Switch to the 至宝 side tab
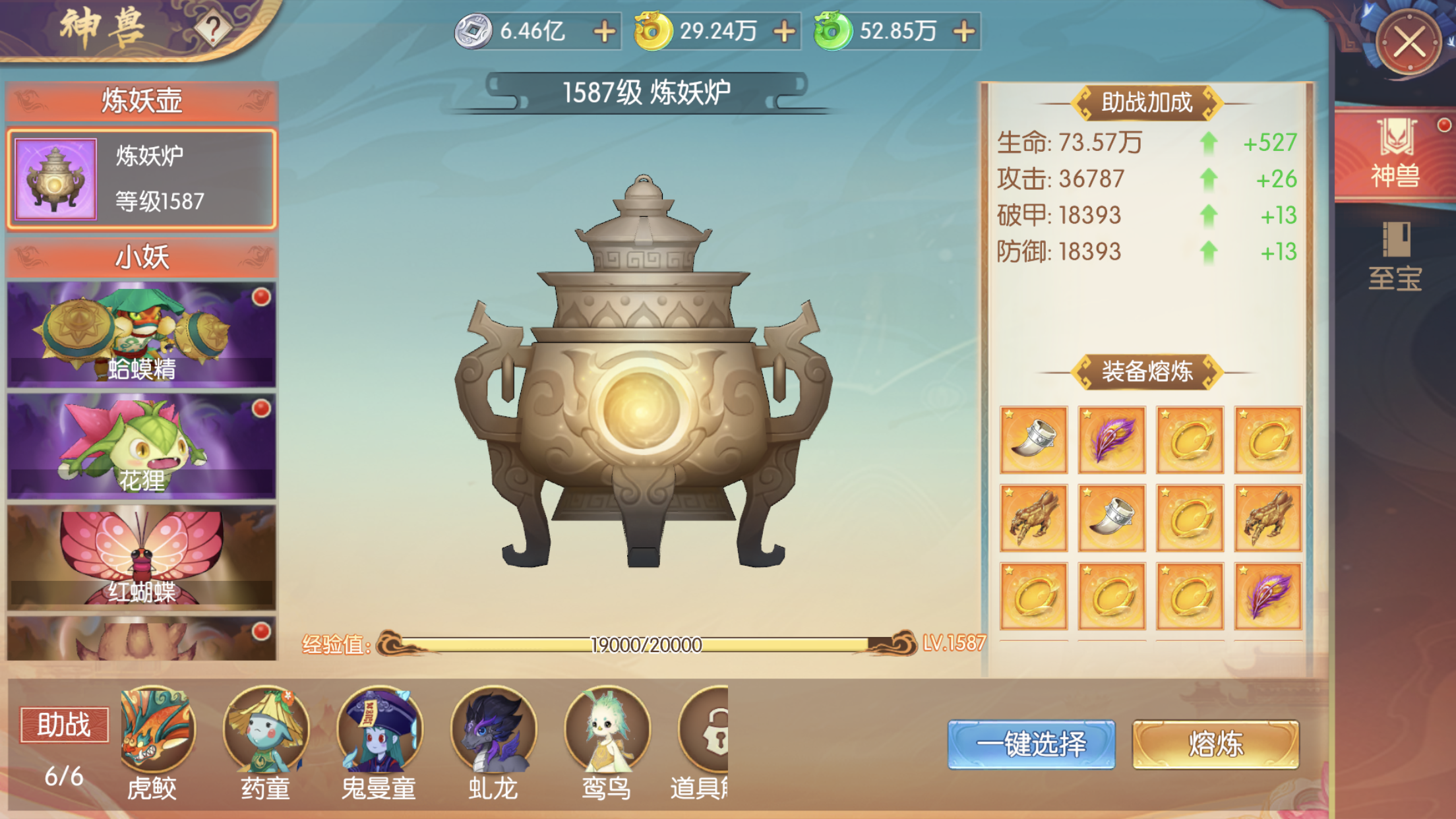1456x819 pixels. (x=1395, y=257)
